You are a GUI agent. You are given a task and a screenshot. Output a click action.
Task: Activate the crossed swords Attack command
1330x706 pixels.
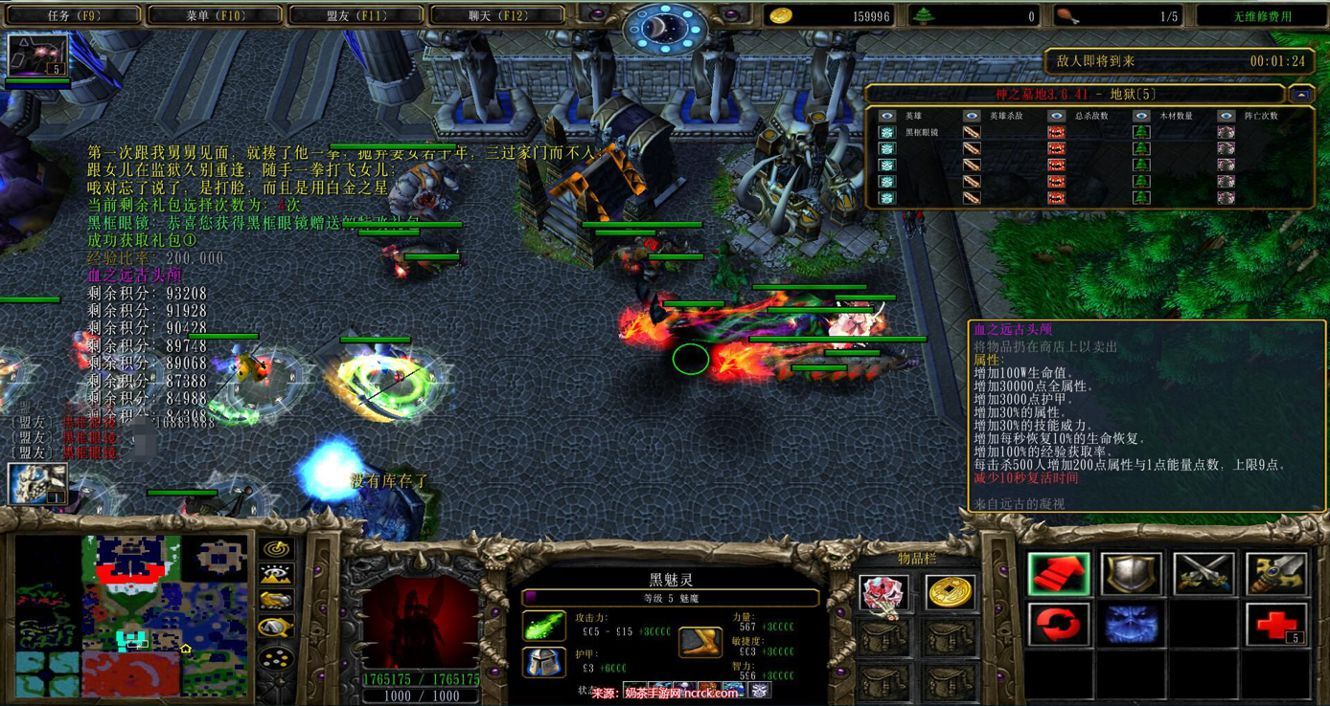pos(1204,574)
